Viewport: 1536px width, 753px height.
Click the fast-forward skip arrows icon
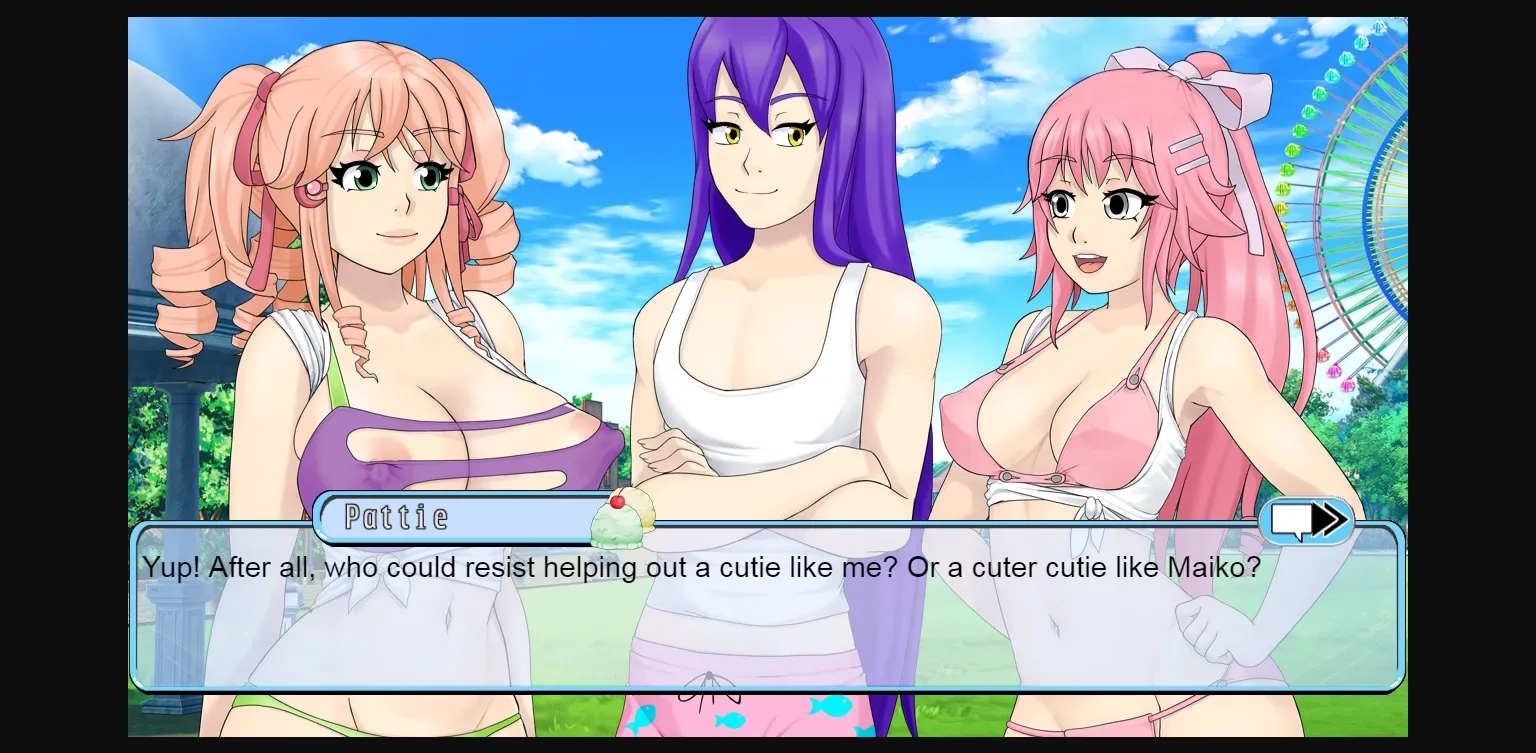pos(1328,520)
